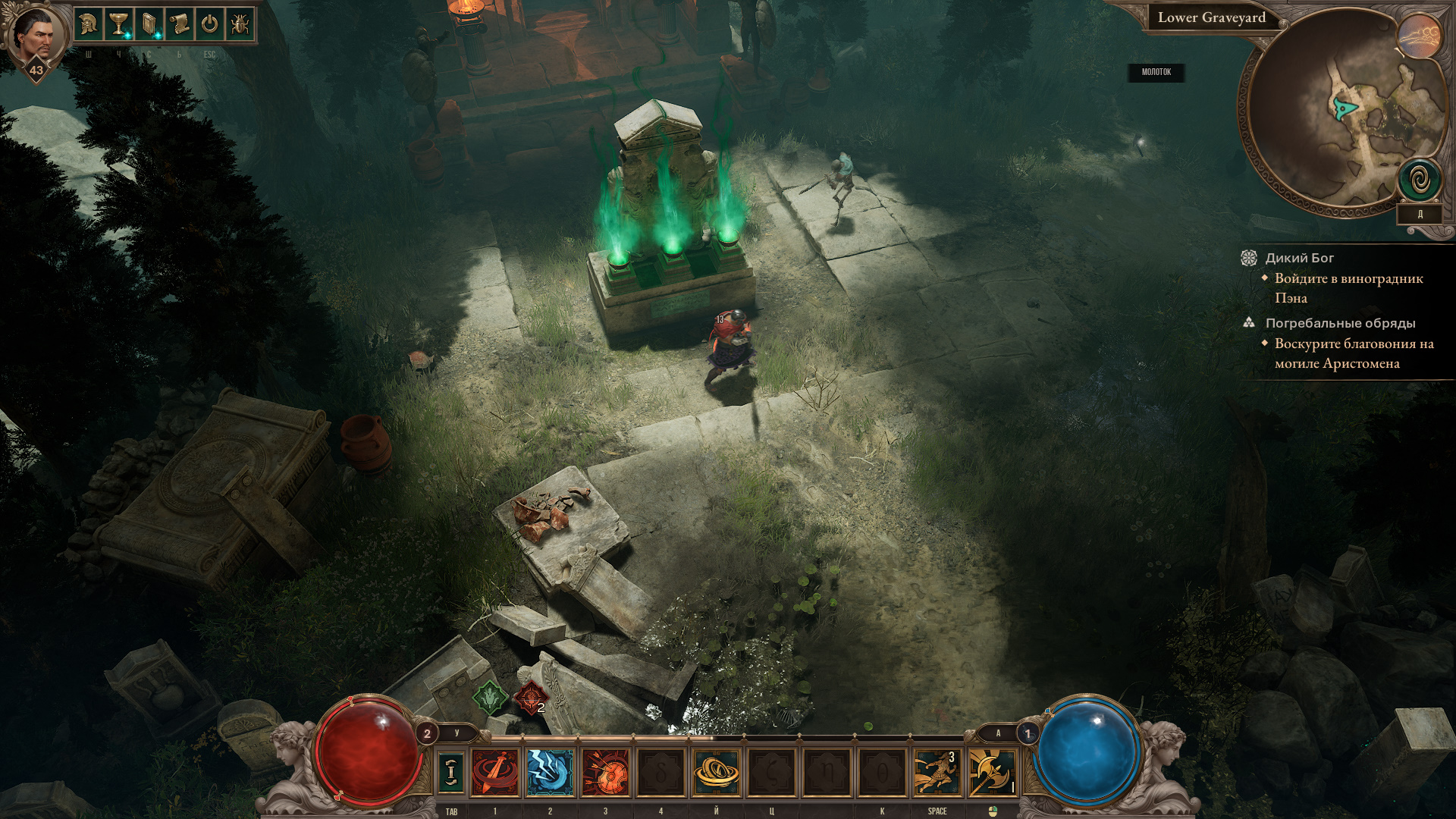Open the book menu icon

[x=149, y=25]
